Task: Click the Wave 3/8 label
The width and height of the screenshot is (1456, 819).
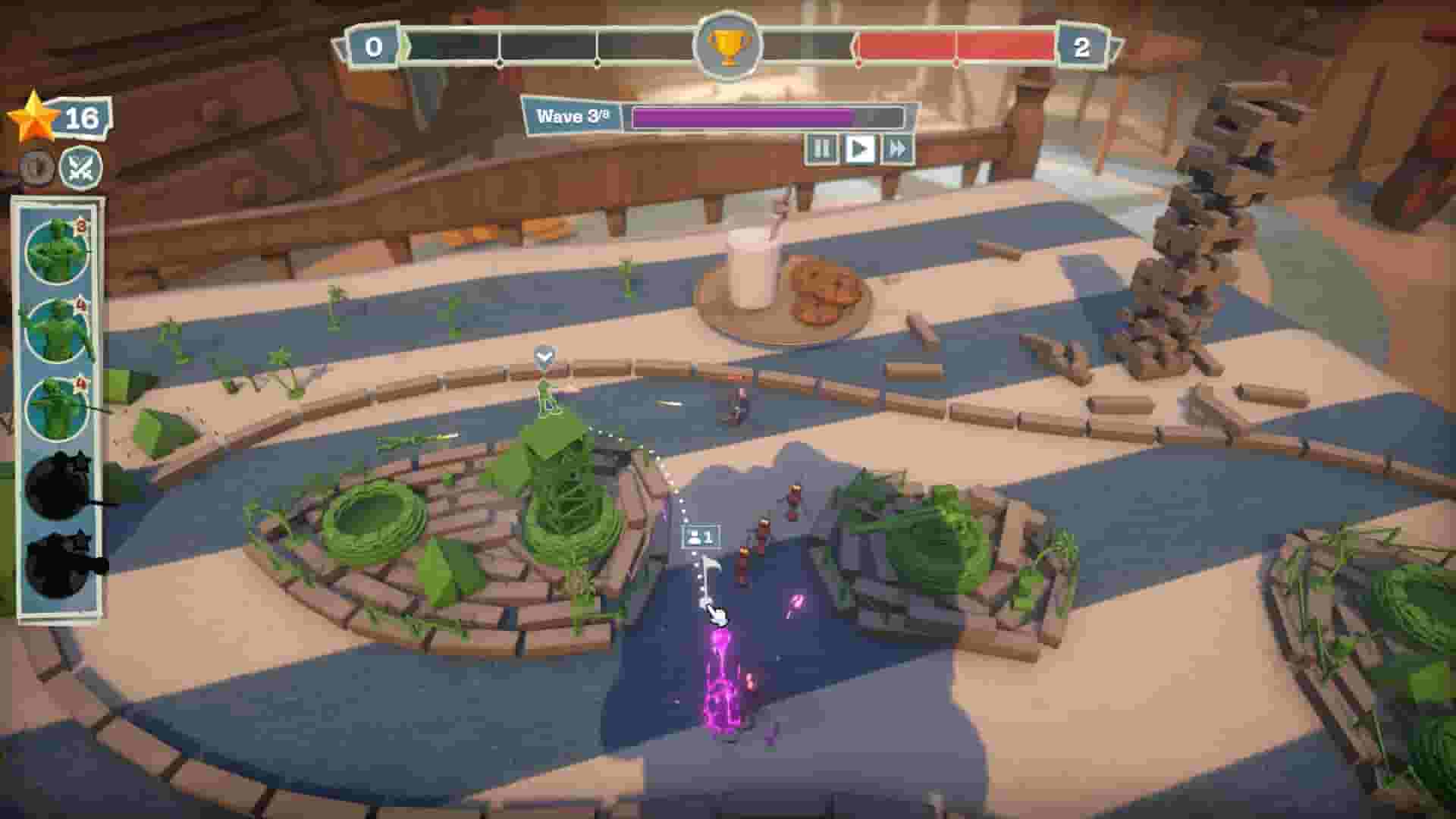Action: pyautogui.click(x=571, y=115)
